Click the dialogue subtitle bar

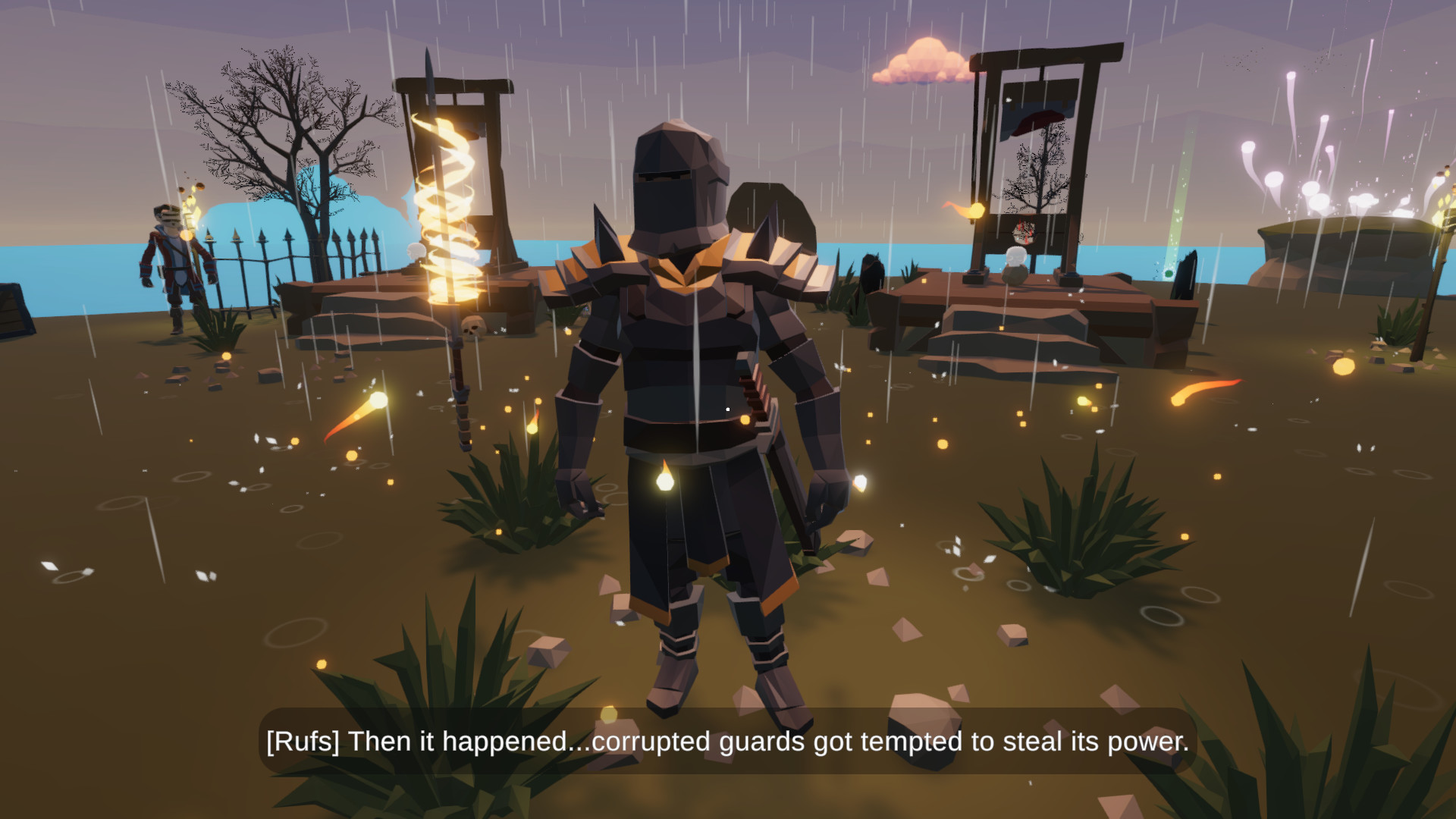pos(728,742)
